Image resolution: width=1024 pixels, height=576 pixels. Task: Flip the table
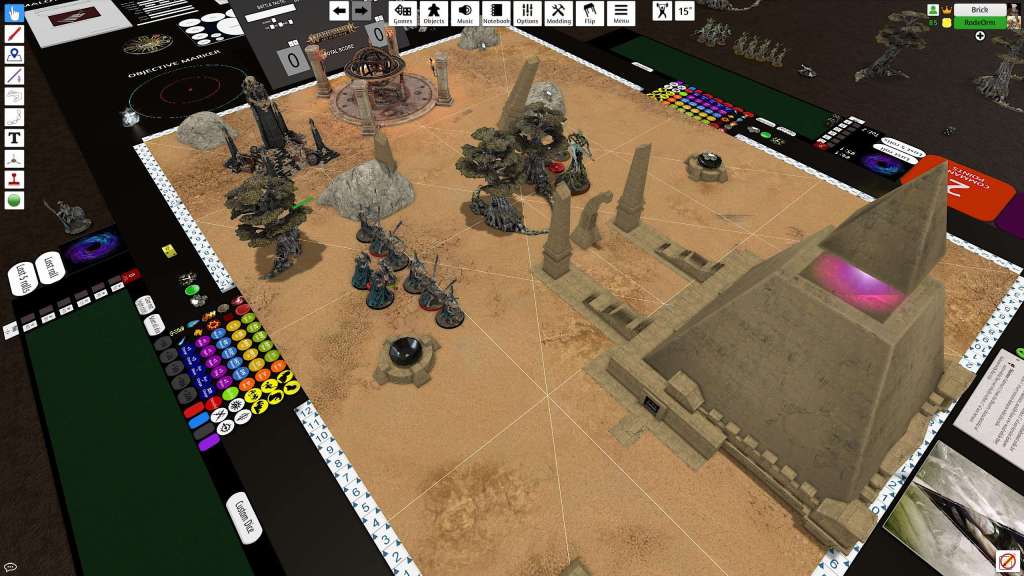point(590,12)
